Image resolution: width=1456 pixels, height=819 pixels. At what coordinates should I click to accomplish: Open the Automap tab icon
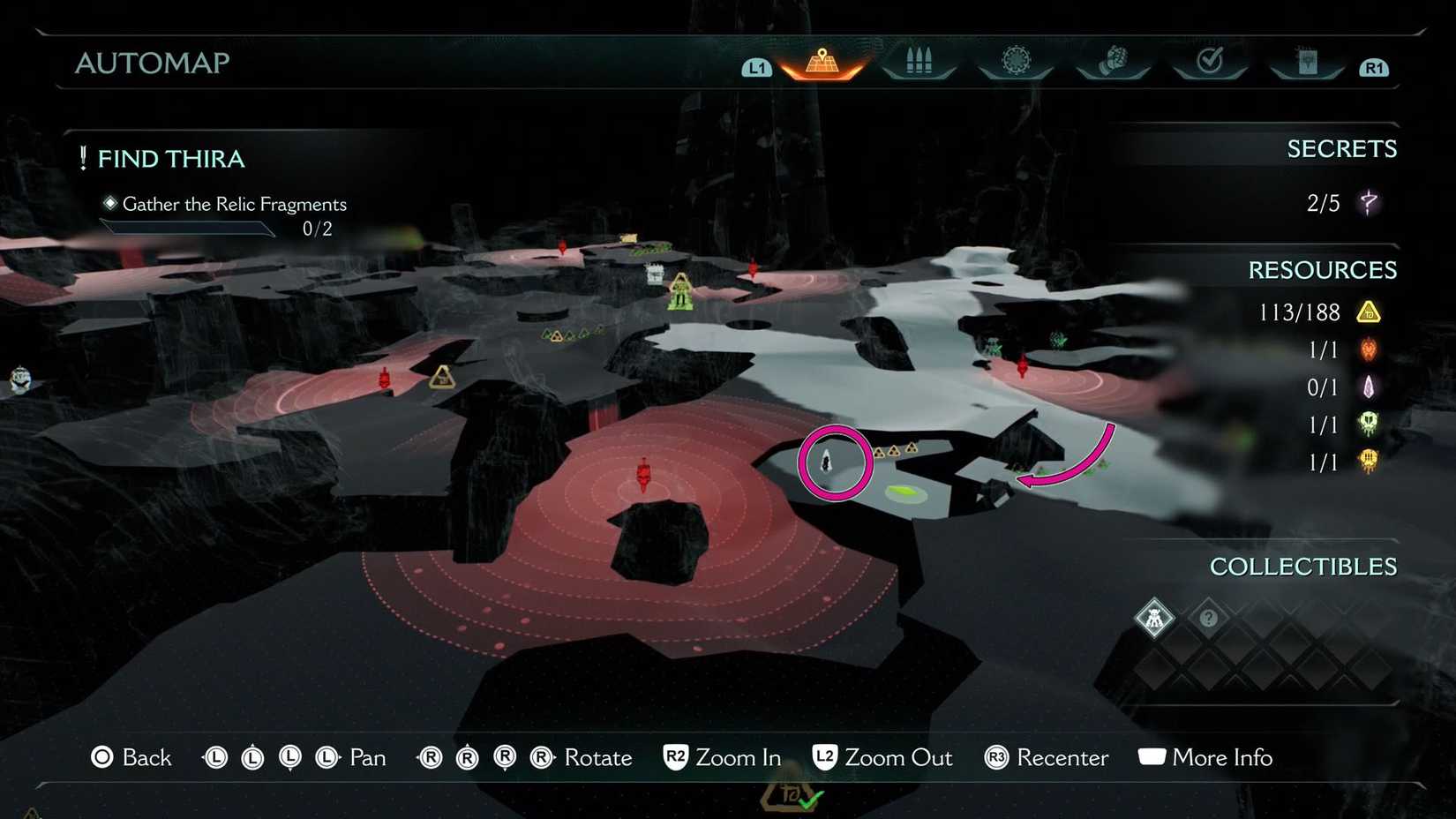tap(822, 60)
